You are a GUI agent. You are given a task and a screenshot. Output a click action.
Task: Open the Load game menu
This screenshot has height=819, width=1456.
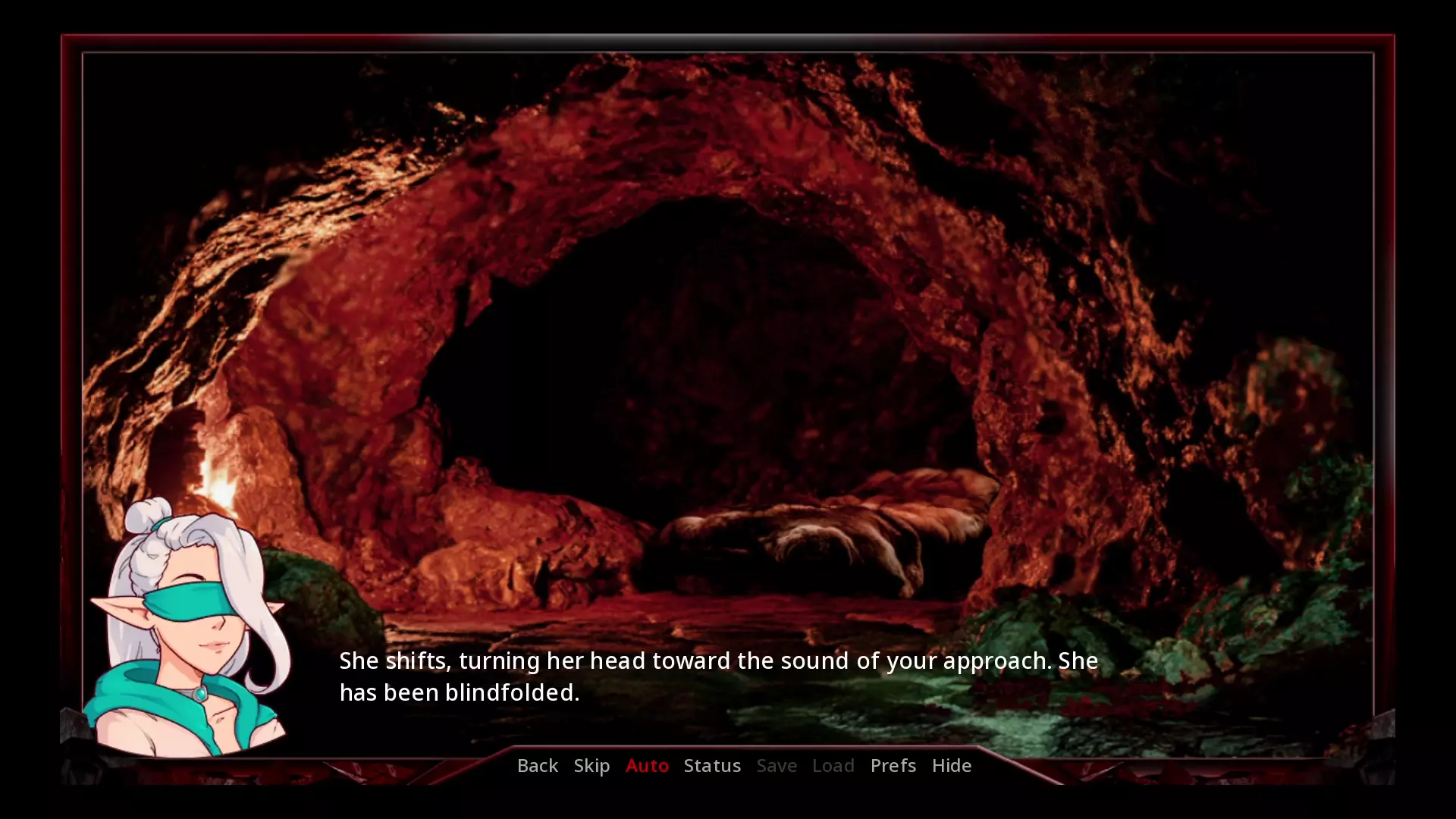(833, 765)
